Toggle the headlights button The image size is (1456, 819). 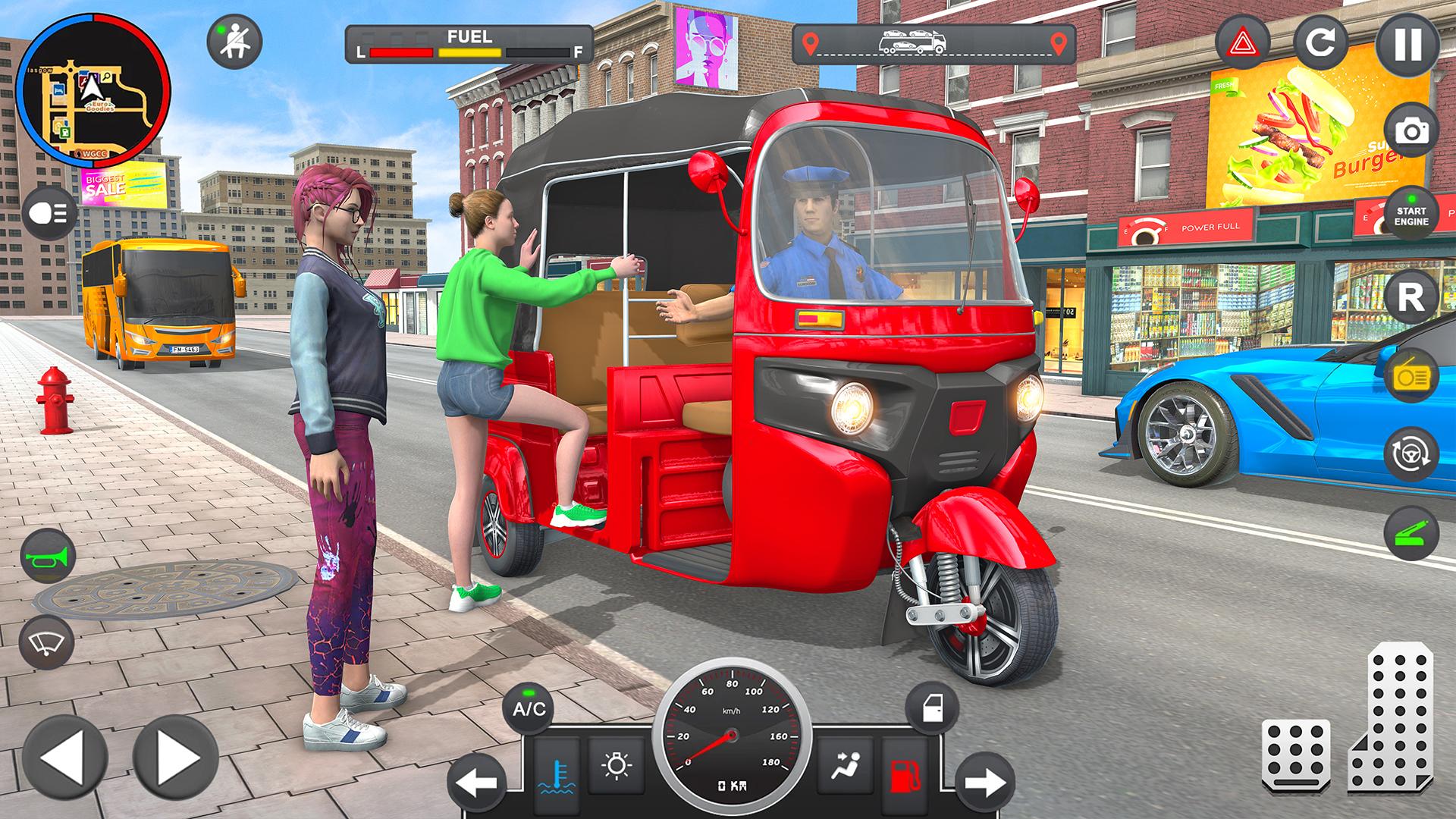pos(49,214)
